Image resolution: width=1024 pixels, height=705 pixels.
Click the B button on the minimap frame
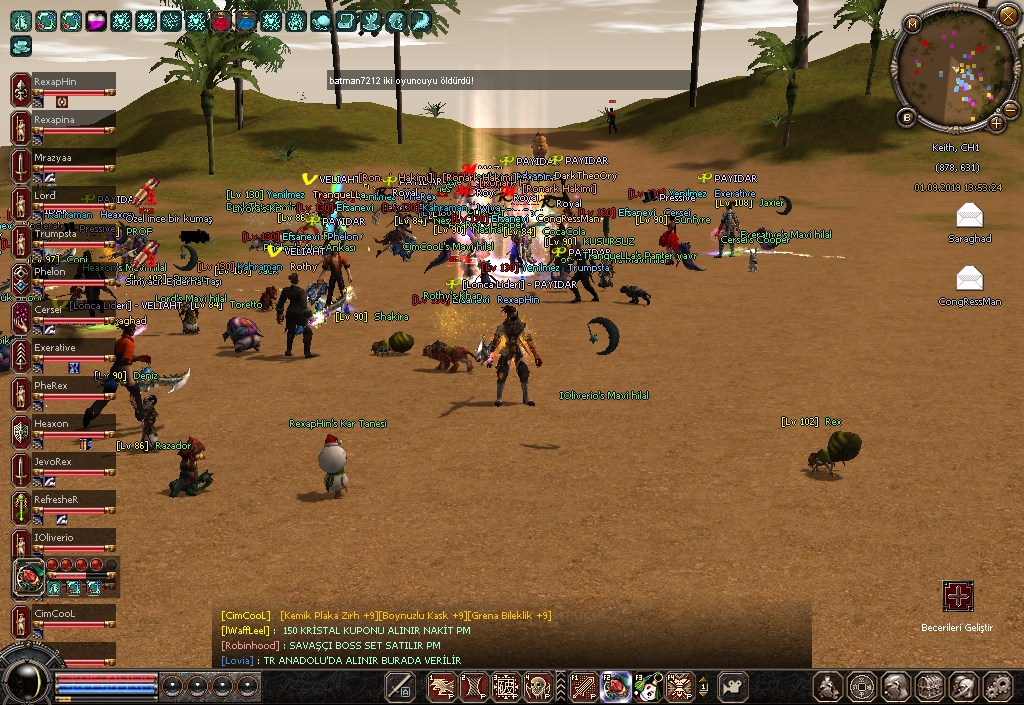click(x=907, y=117)
